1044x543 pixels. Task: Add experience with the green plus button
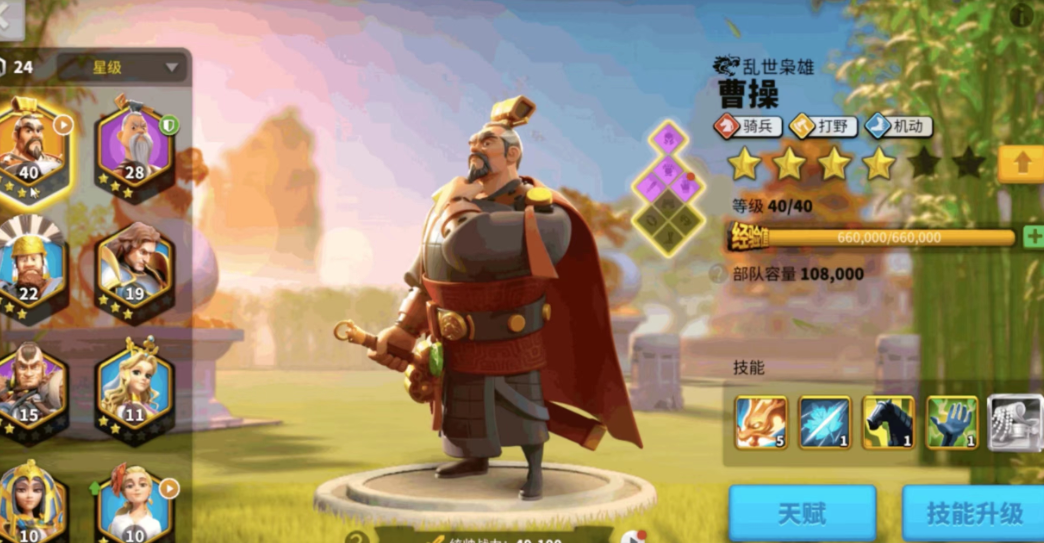1033,237
